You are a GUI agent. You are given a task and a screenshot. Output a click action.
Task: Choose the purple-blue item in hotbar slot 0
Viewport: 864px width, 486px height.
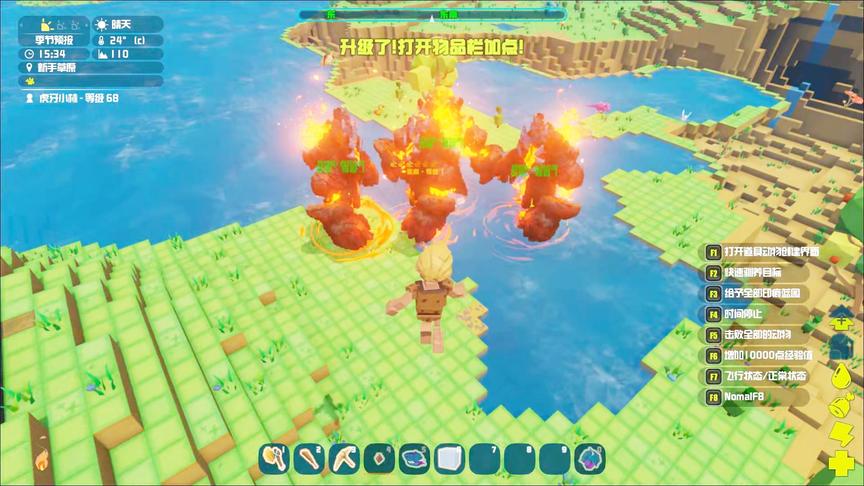[x=589, y=459]
